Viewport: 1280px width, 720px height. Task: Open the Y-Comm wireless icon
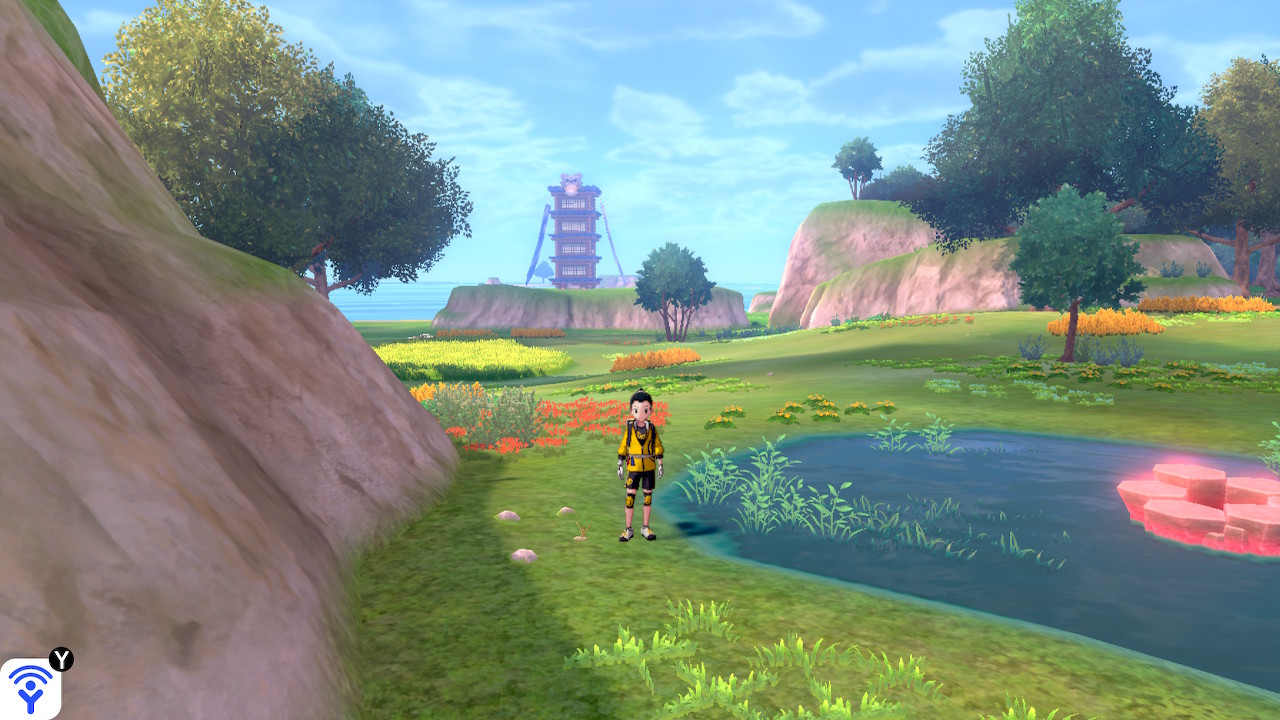pos(30,688)
